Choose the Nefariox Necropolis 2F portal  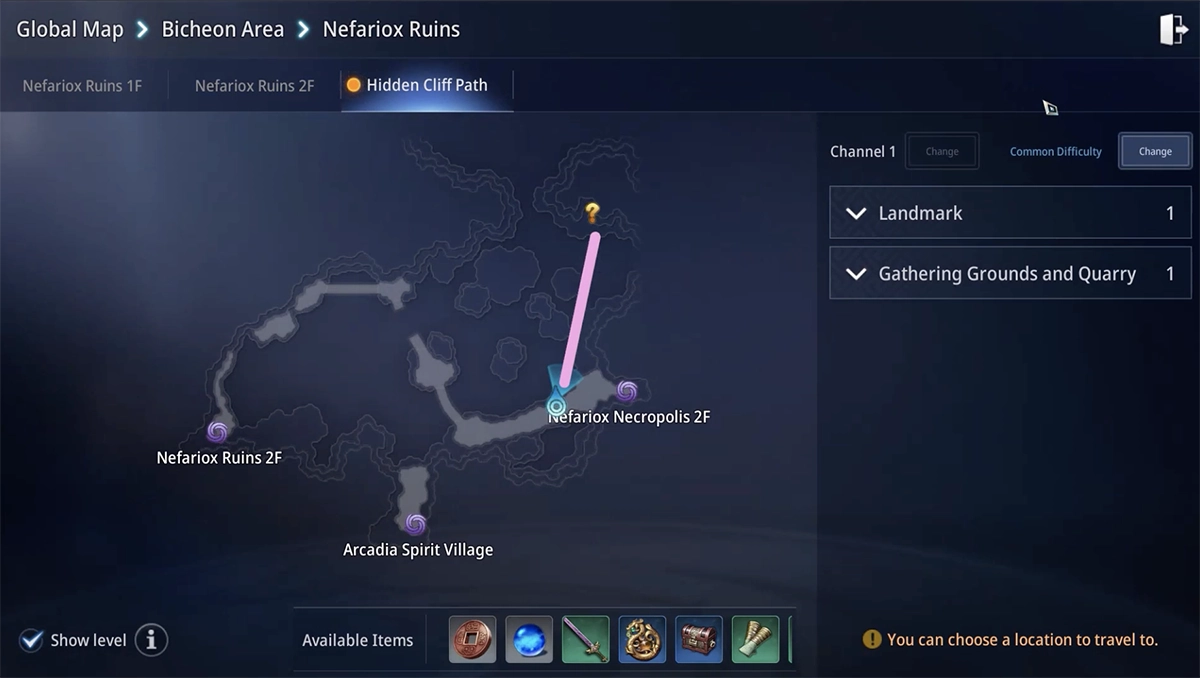tap(627, 391)
